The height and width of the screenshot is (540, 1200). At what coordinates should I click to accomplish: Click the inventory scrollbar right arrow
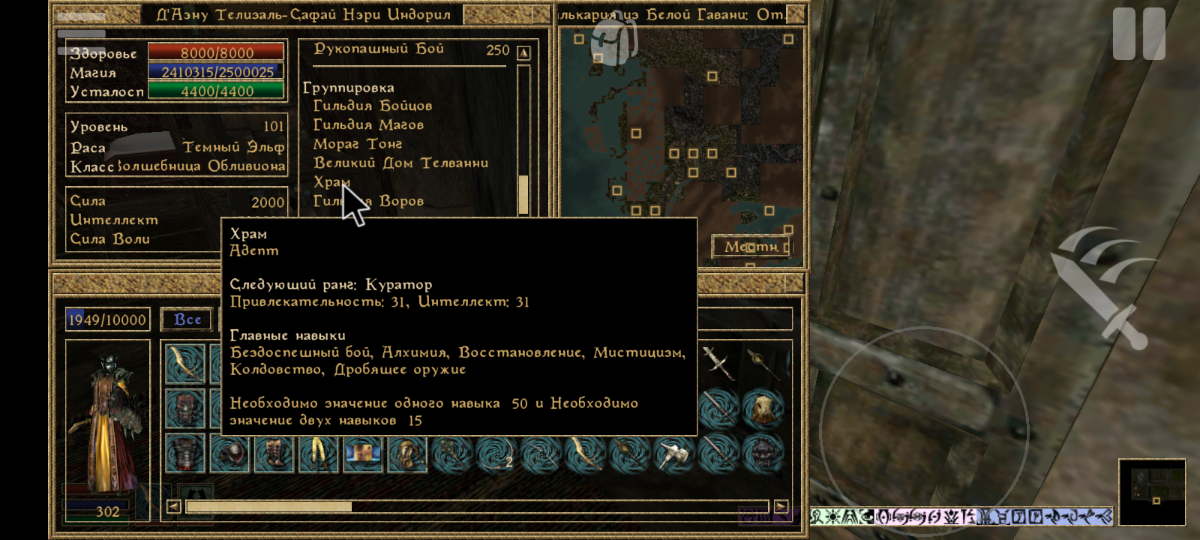point(781,507)
